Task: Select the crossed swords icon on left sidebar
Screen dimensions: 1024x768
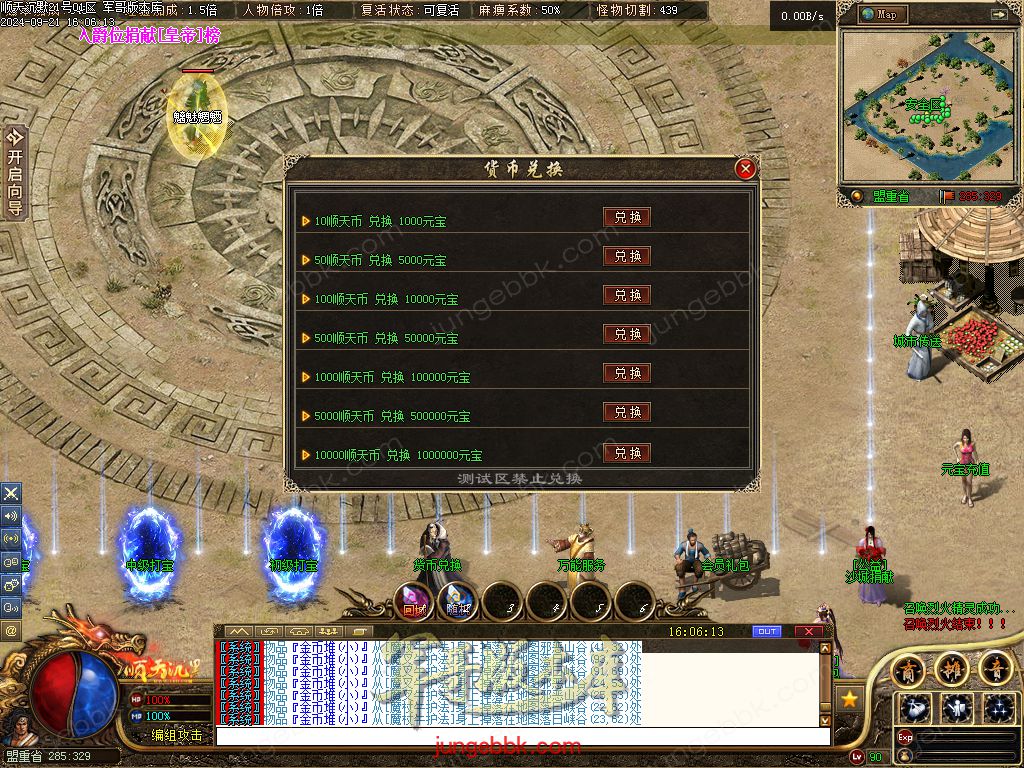Action: pyautogui.click(x=11, y=493)
